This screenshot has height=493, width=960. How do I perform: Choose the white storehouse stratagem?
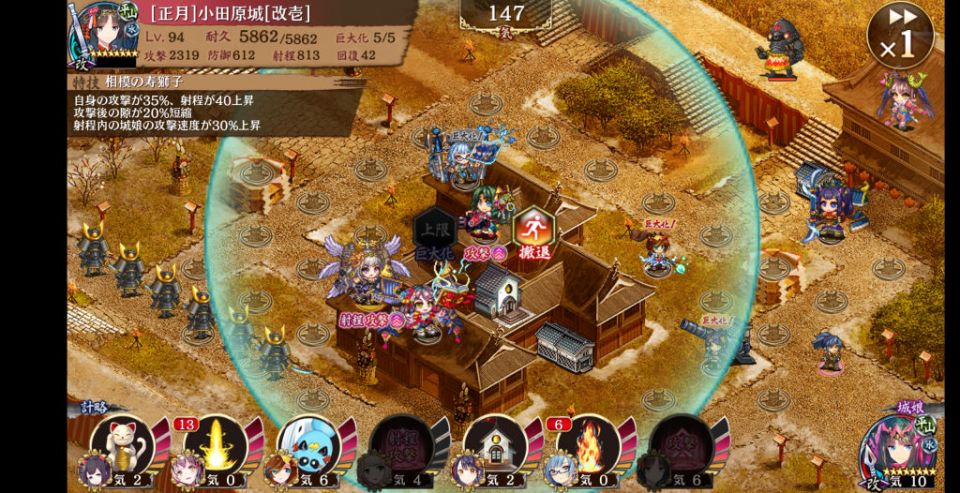(496, 443)
